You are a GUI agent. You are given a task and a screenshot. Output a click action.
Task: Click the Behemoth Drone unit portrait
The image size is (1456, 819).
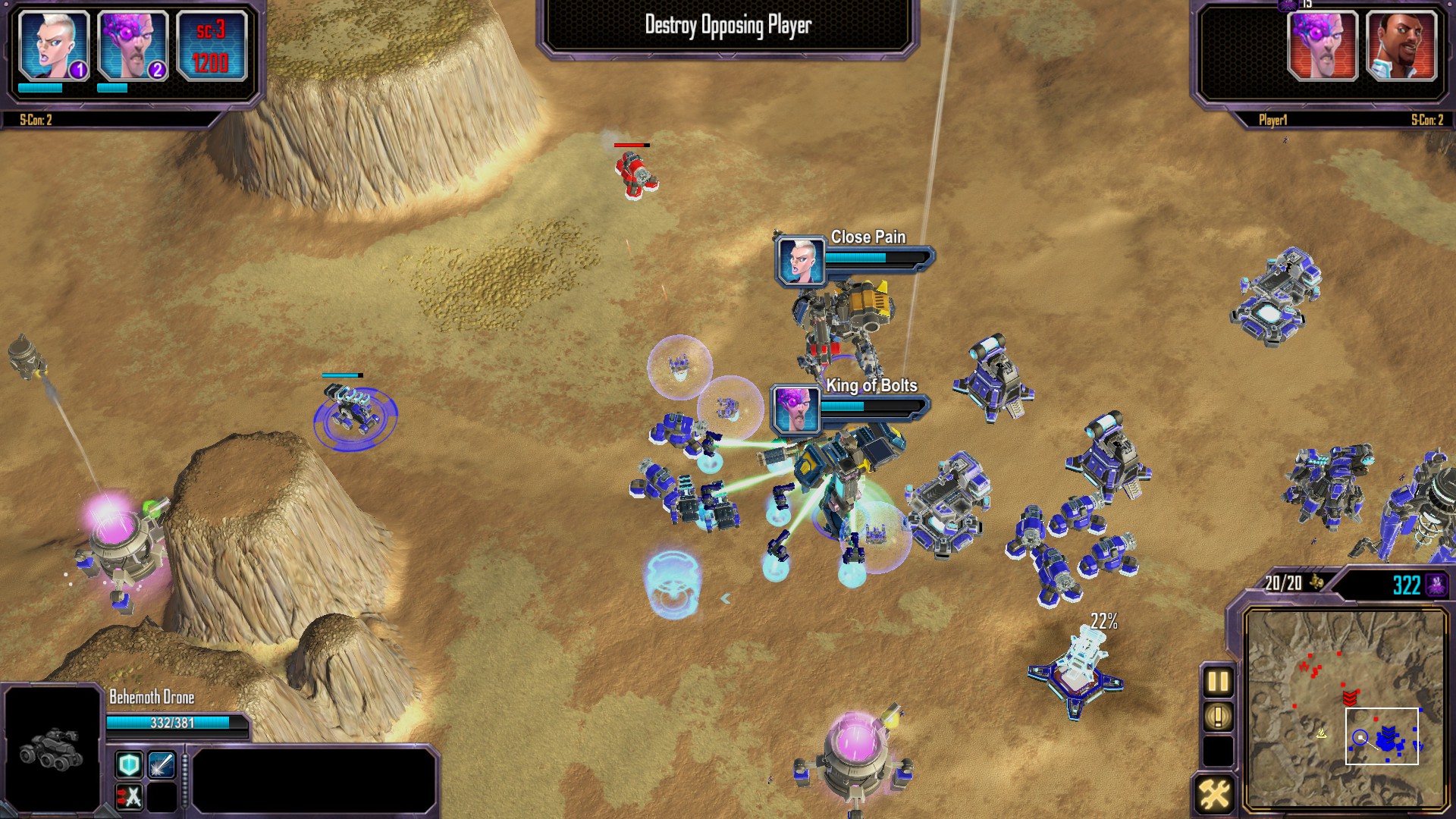[x=52, y=747]
